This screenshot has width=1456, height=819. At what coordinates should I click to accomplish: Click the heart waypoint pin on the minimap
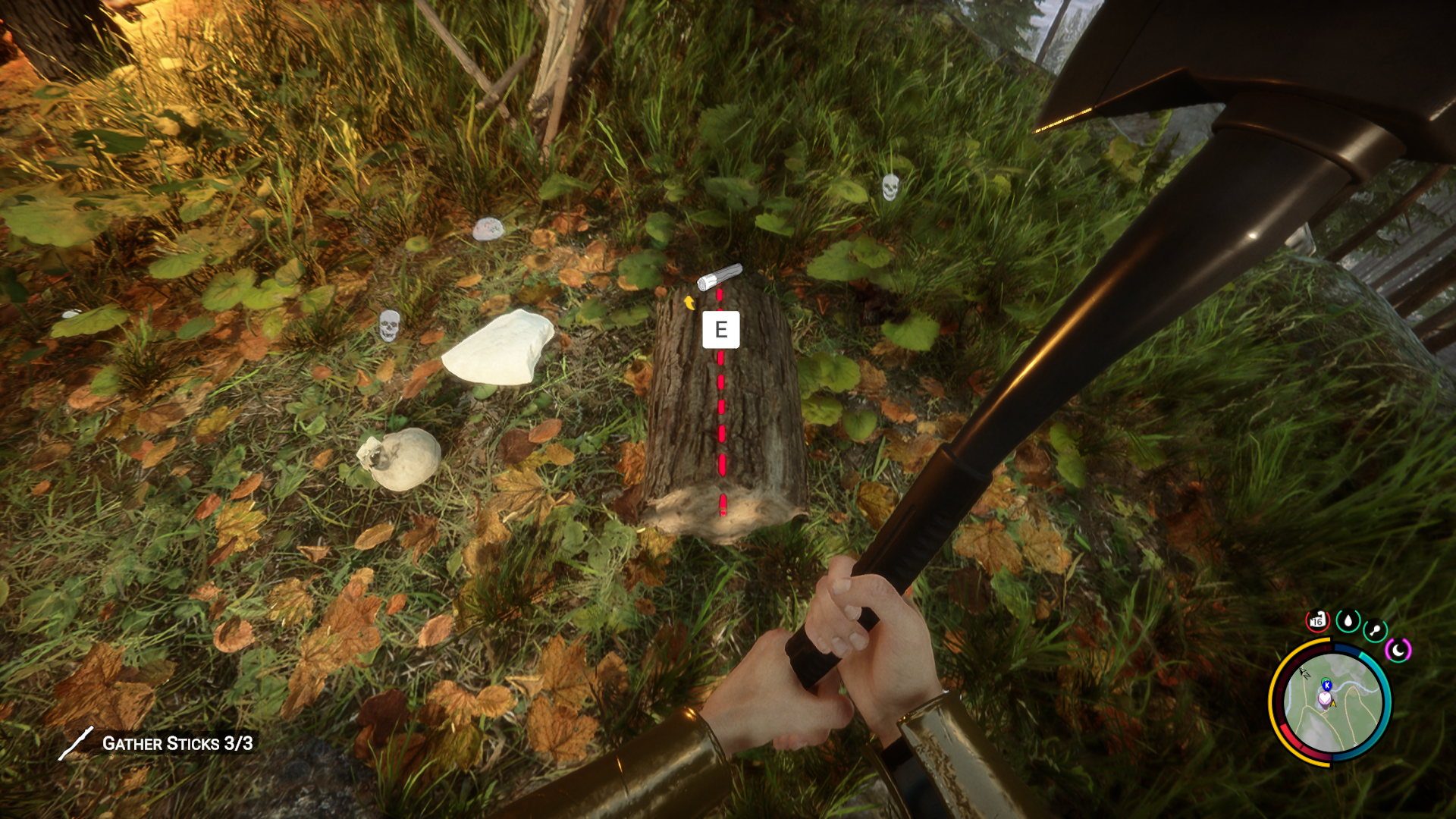[x=1325, y=698]
